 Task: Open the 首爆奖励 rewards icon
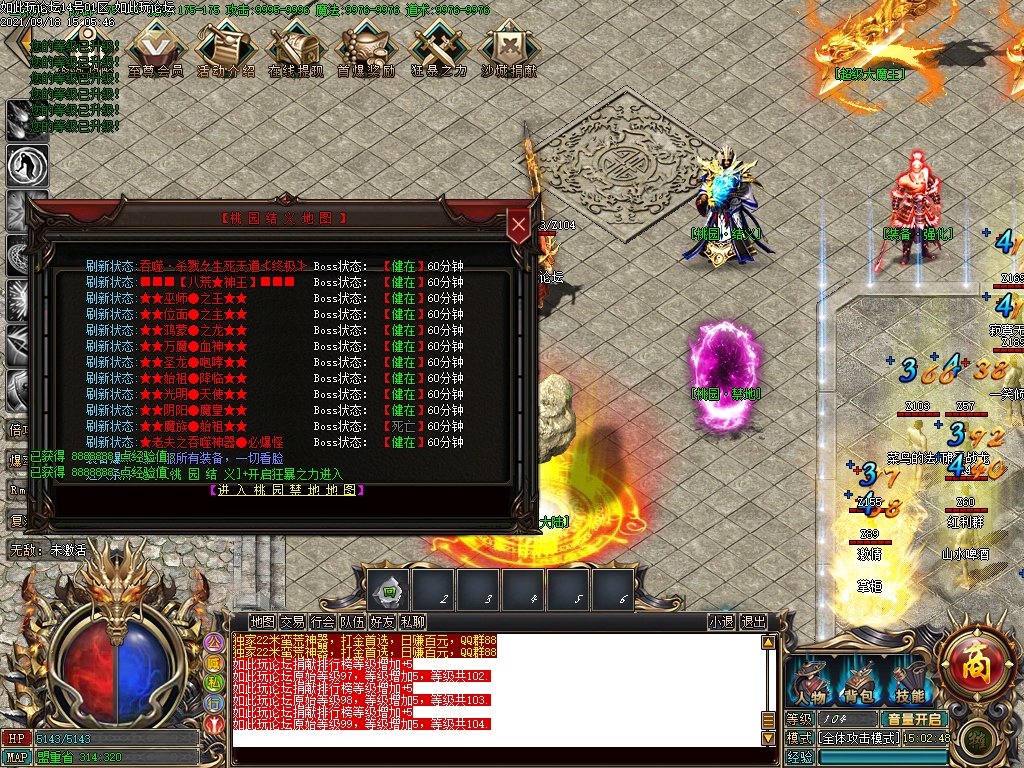(x=365, y=48)
